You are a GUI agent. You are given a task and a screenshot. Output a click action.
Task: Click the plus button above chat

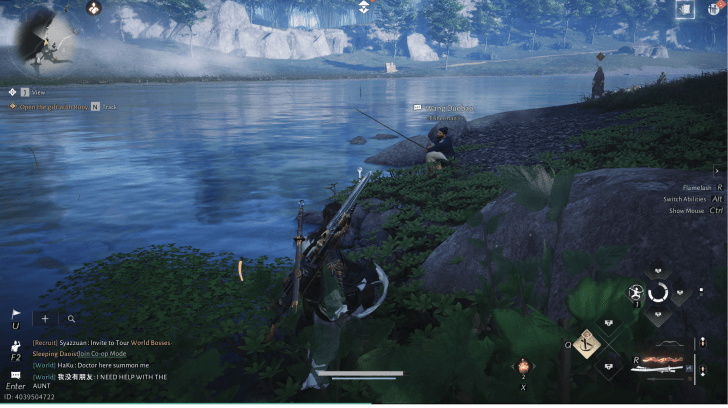tap(45, 319)
